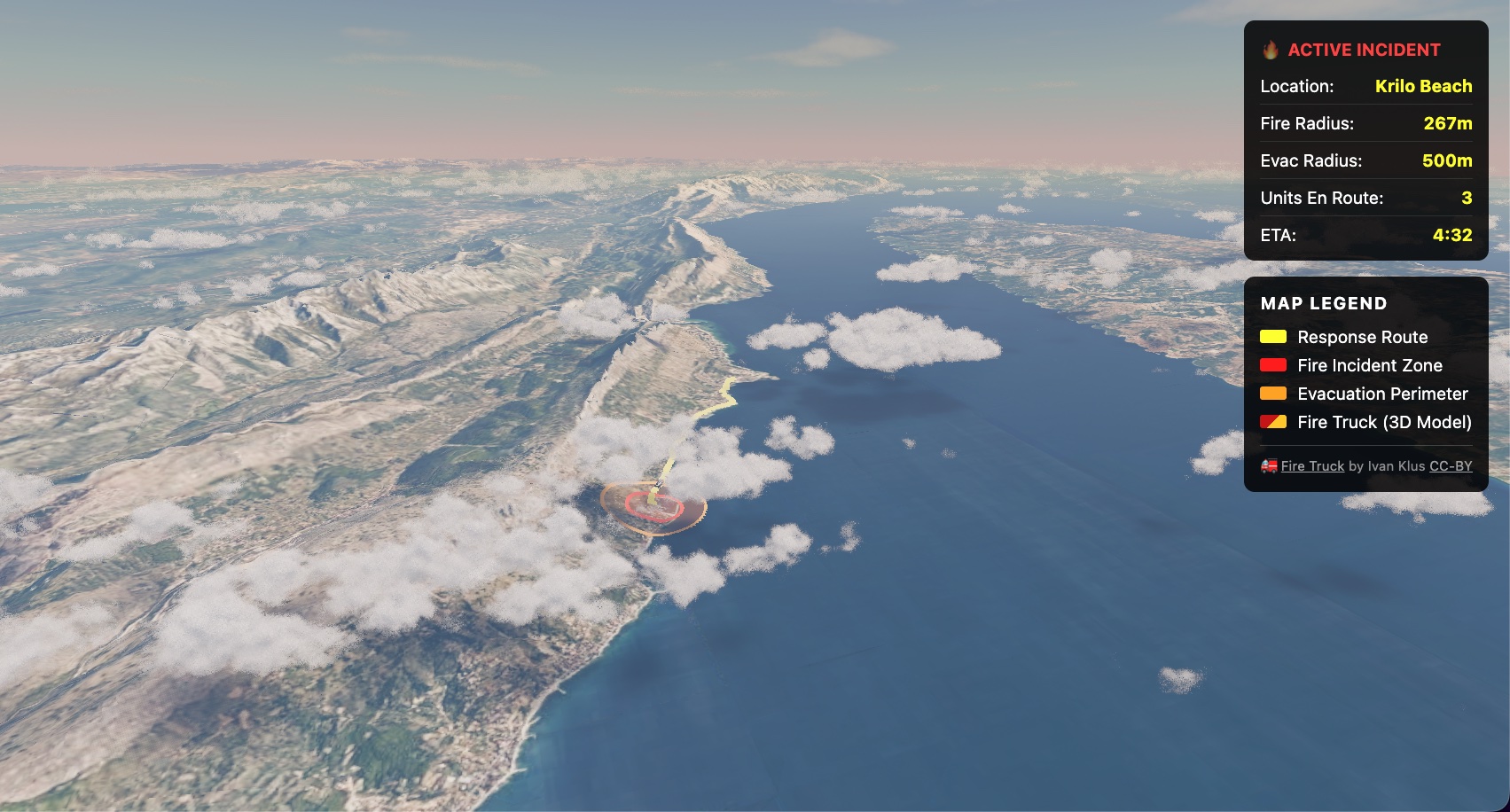Click the Fire Truck (3D Model) legend row
This screenshot has height=812, width=1510.
(1384, 422)
